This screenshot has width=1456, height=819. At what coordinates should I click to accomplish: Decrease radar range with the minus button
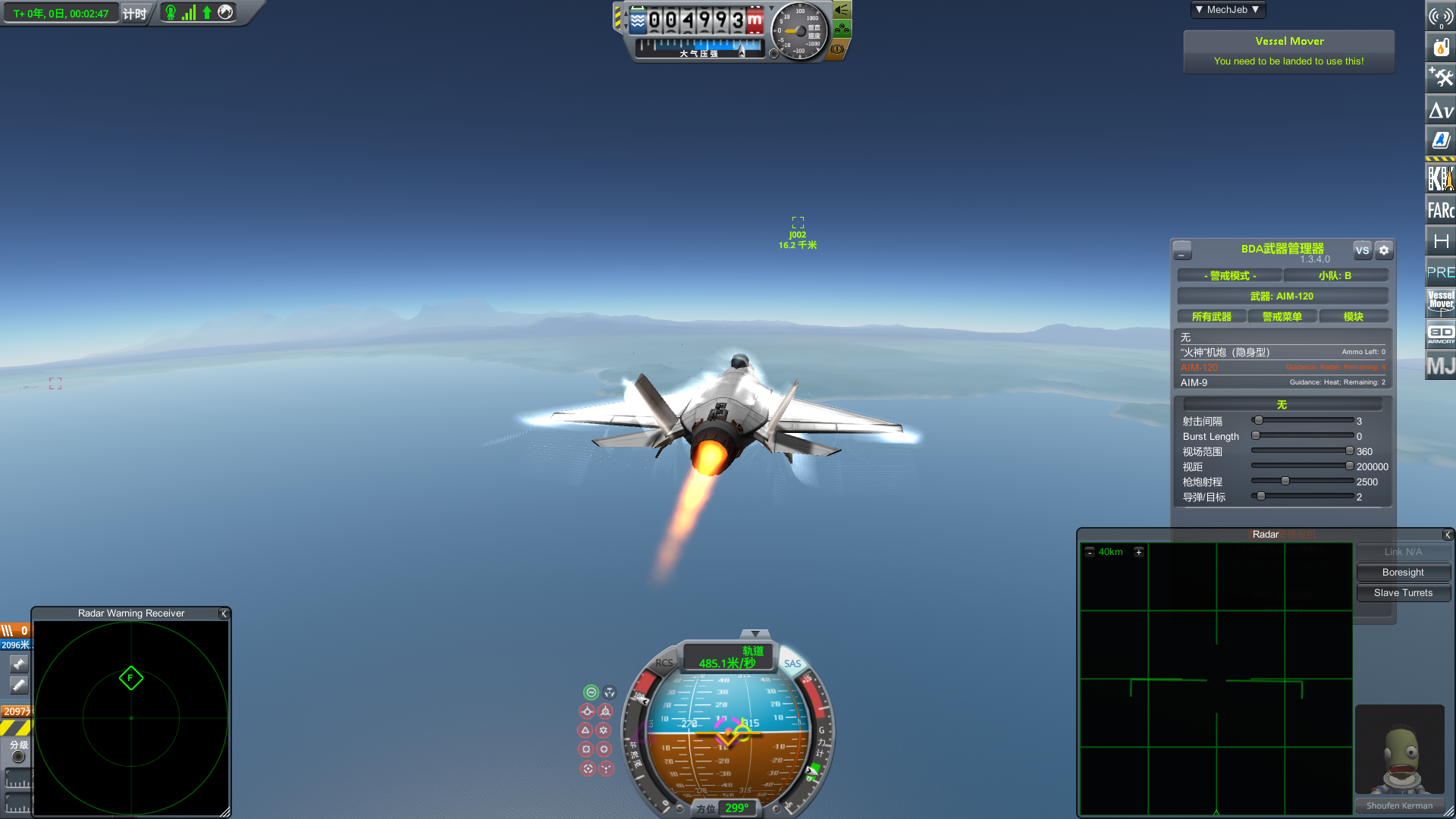[x=1090, y=552]
